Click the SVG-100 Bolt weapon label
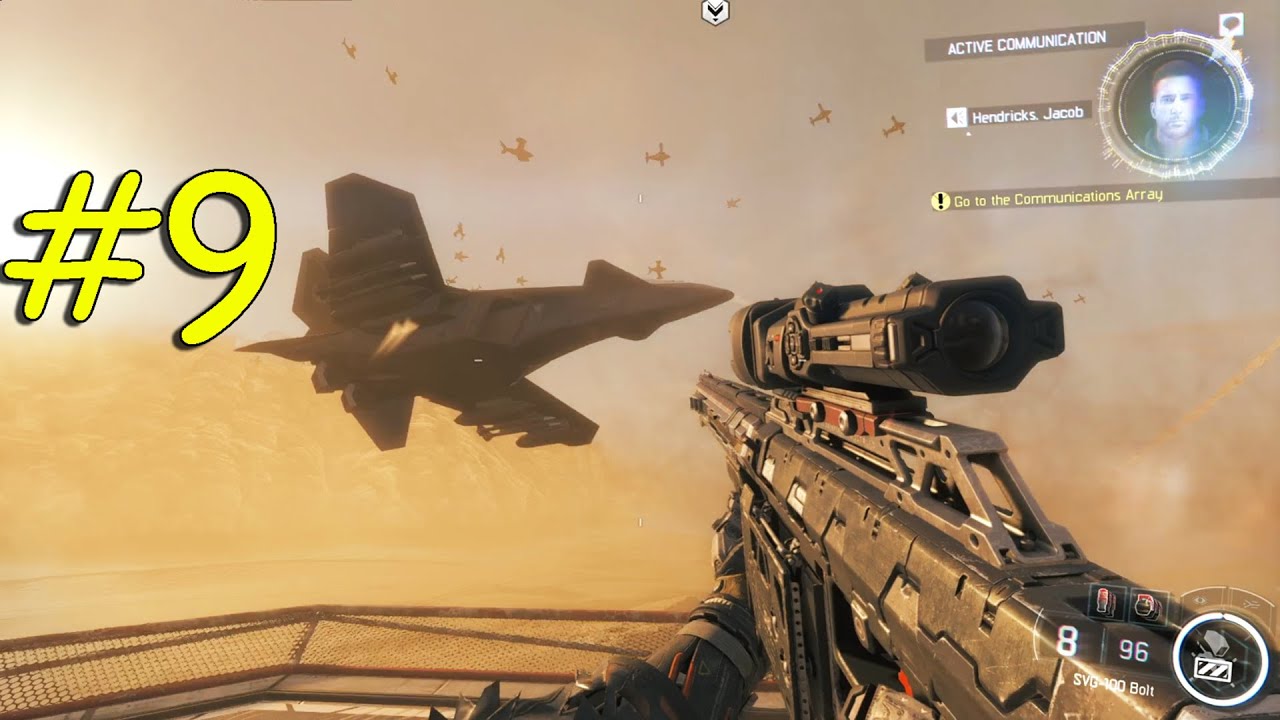This screenshot has height=720, width=1280. (x=1115, y=691)
